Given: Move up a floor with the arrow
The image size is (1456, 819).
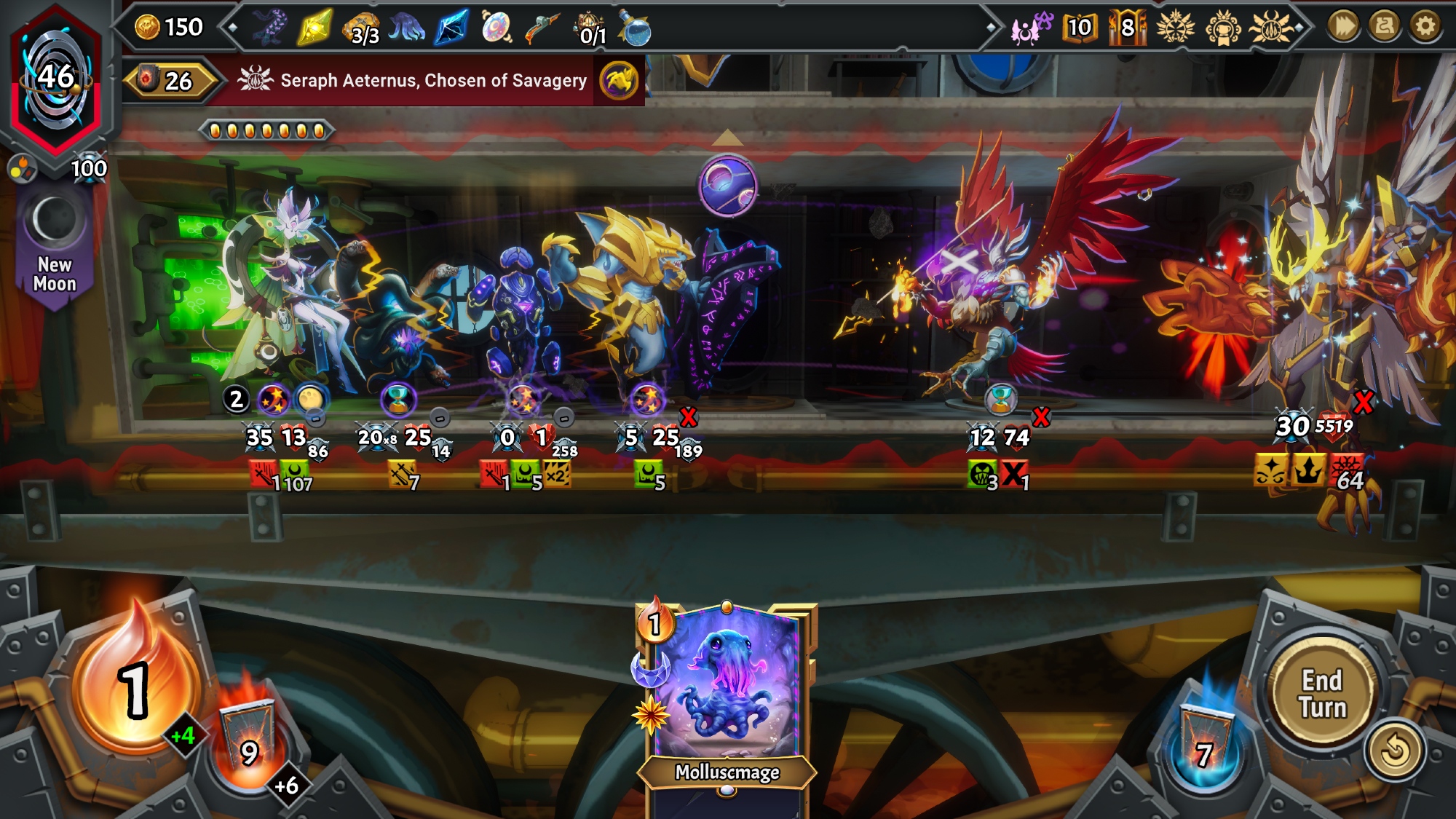Looking at the screenshot, I should coord(727,138).
